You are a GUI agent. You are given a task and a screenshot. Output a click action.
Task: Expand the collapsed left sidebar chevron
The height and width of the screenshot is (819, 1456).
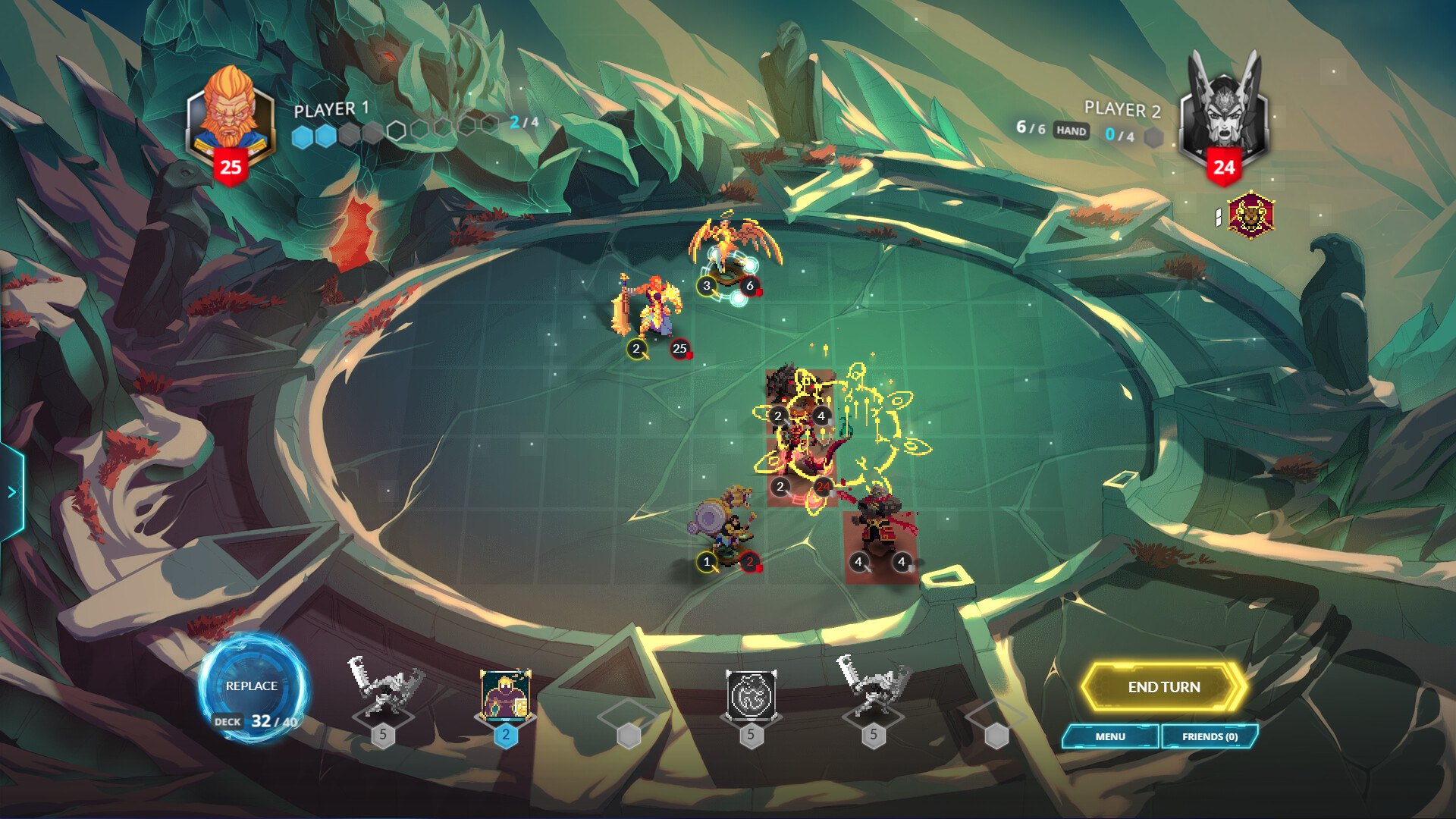[x=11, y=491]
